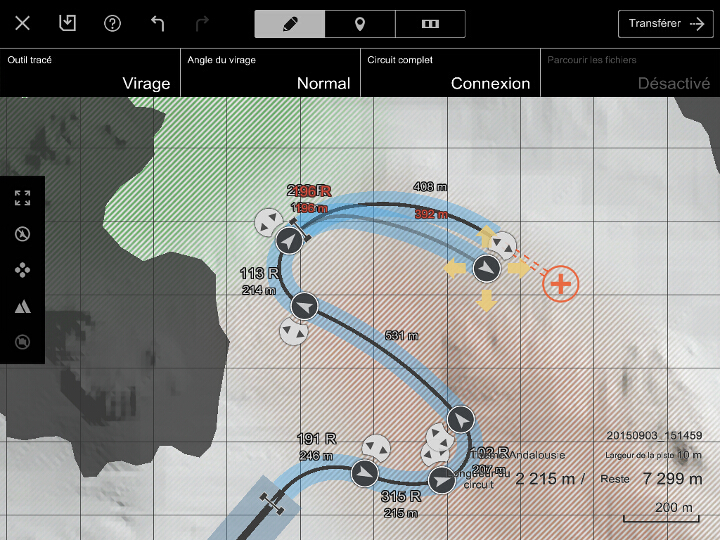Switch to the pencil drawing tab
Image resolution: width=720 pixels, height=540 pixels.
pos(290,24)
